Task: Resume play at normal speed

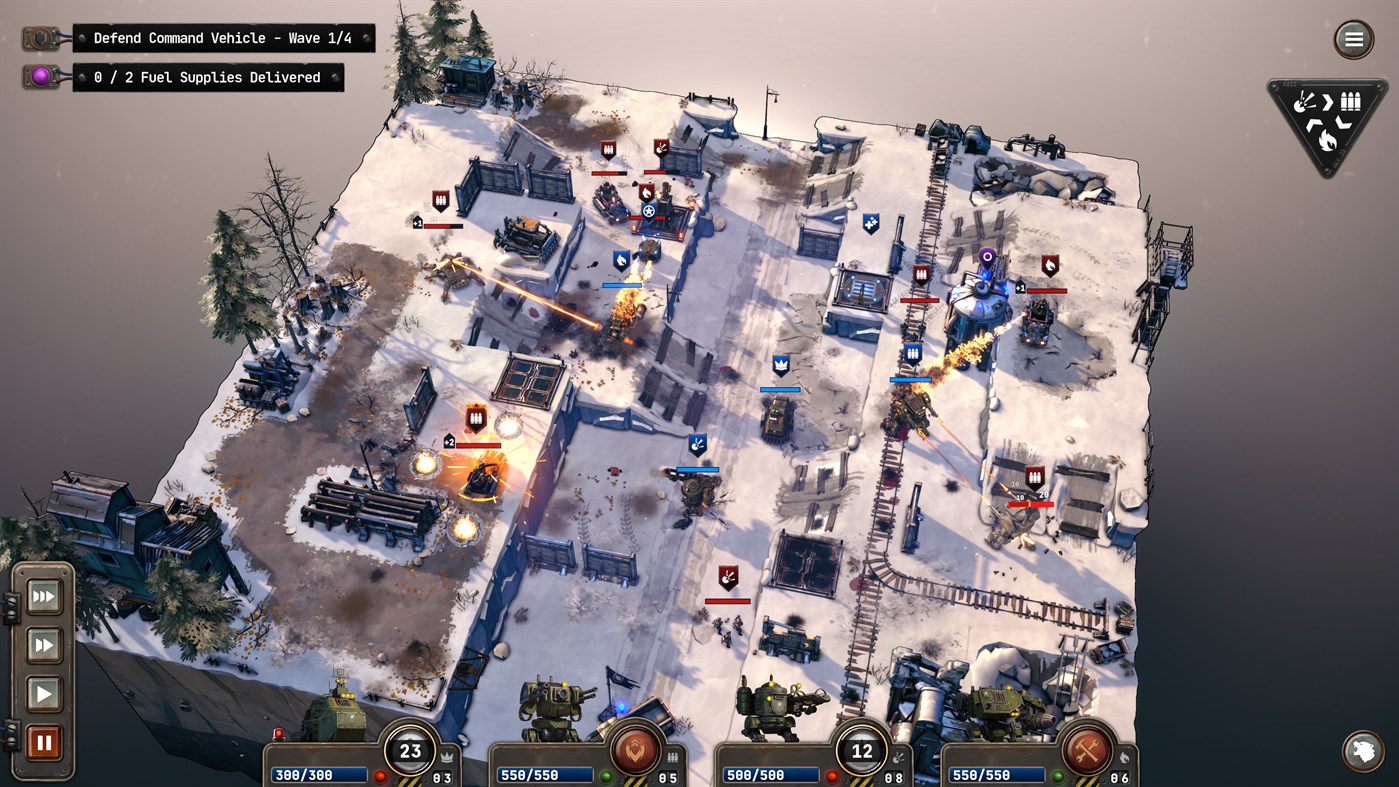Action: (44, 693)
